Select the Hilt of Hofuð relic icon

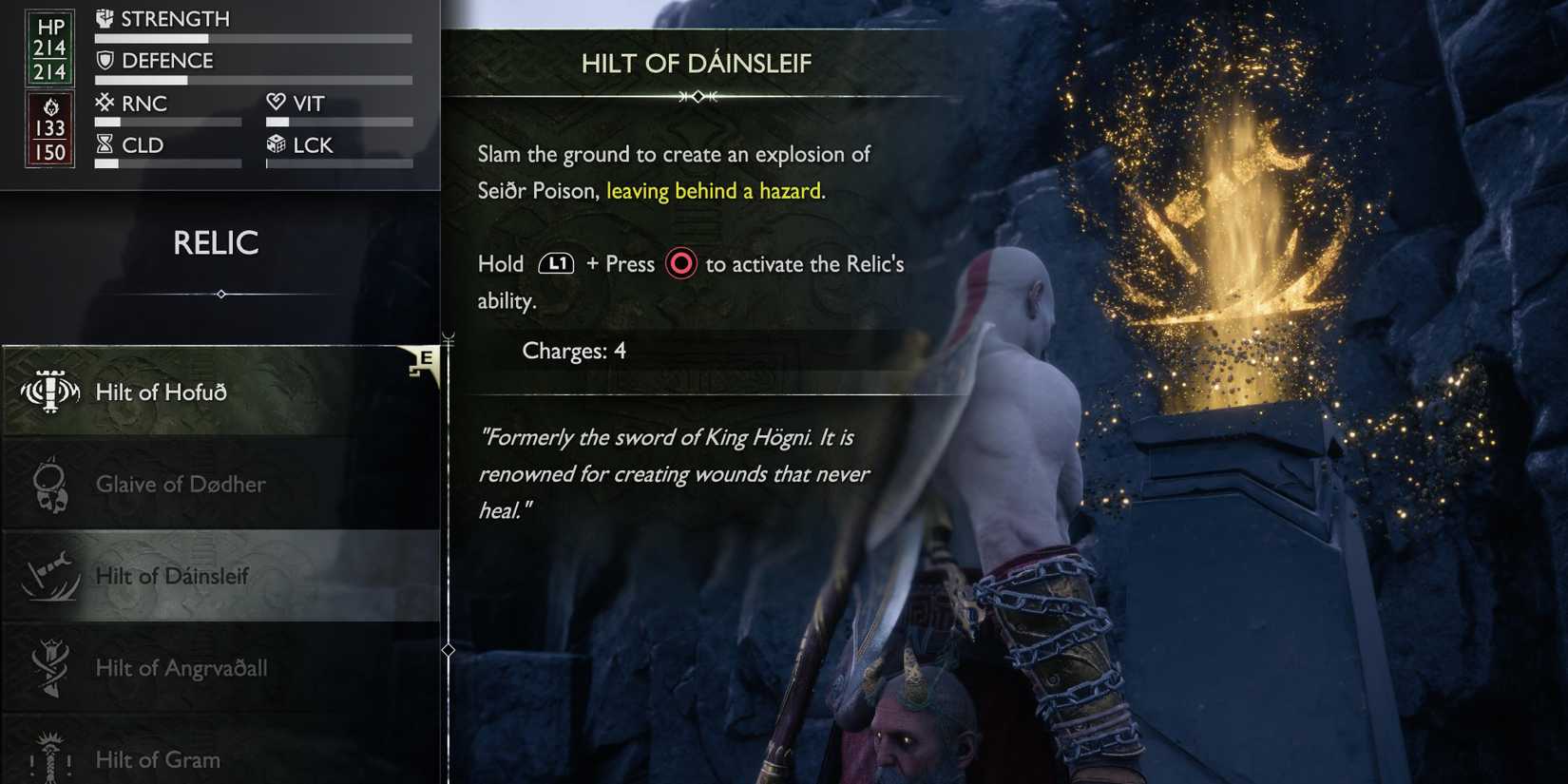tap(49, 391)
